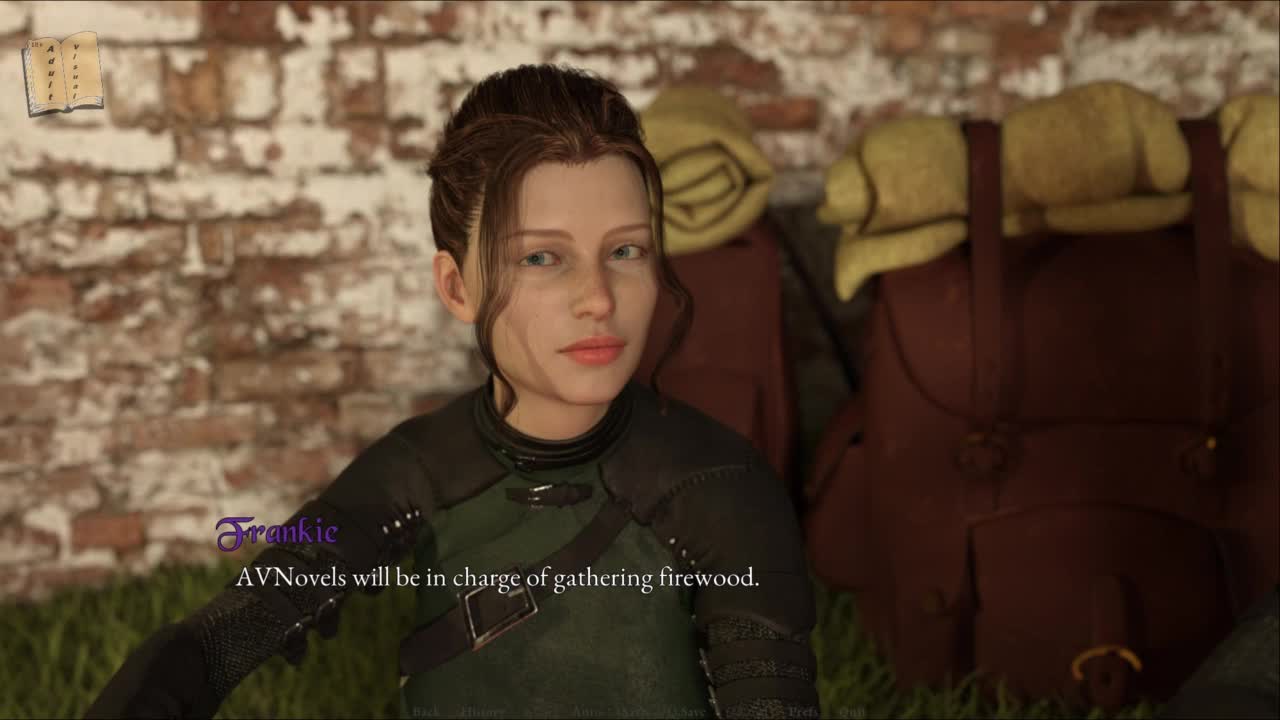This screenshot has height=720, width=1280.
Task: Quick save with Q.Save
Action: point(685,712)
